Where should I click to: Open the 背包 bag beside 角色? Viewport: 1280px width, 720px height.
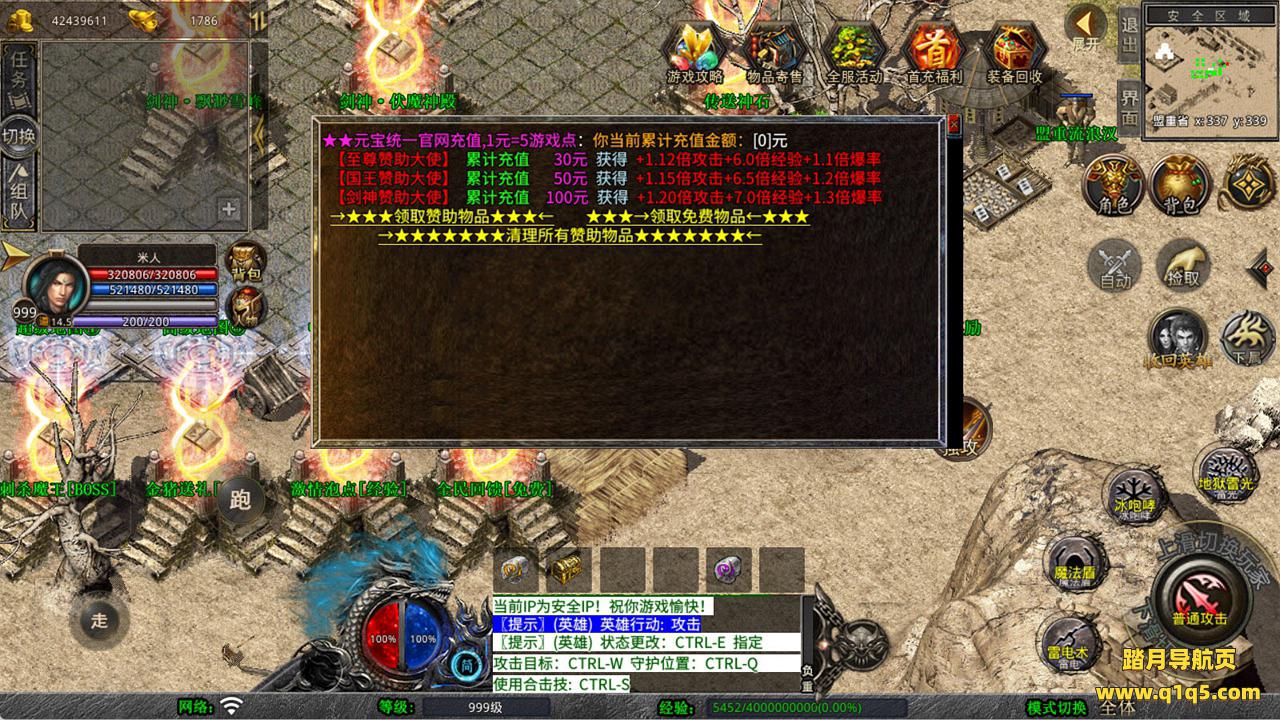pyautogui.click(x=1180, y=184)
